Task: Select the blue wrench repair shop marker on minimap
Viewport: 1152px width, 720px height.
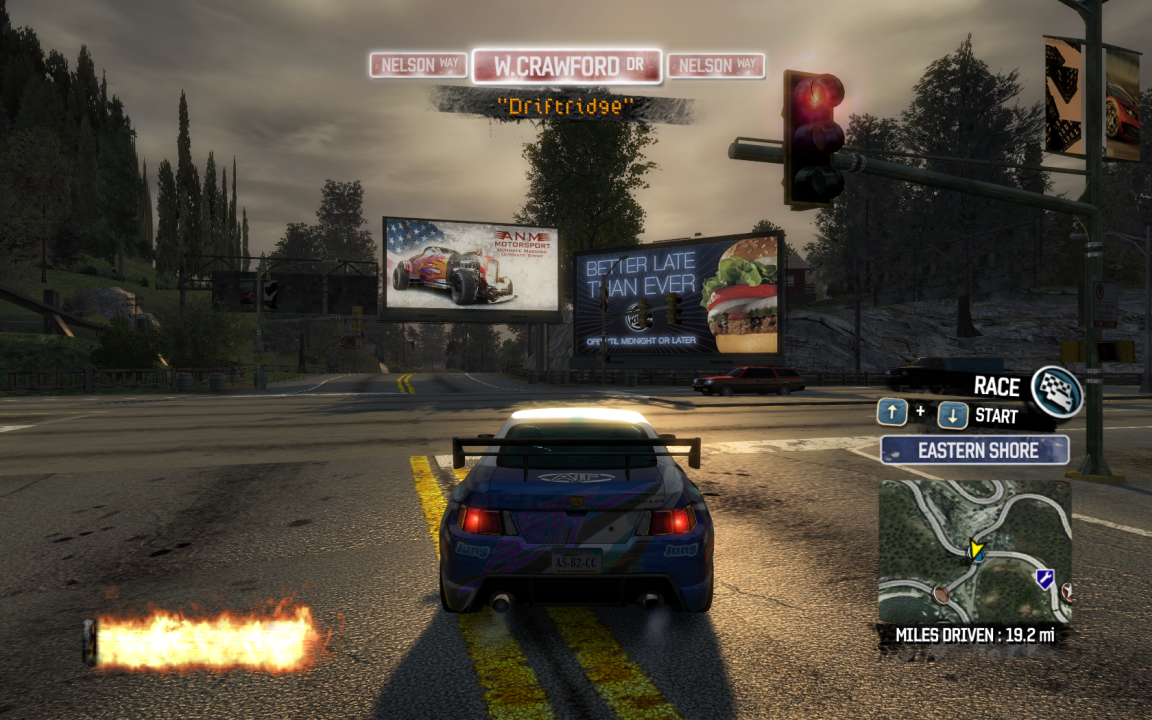Action: click(1044, 578)
